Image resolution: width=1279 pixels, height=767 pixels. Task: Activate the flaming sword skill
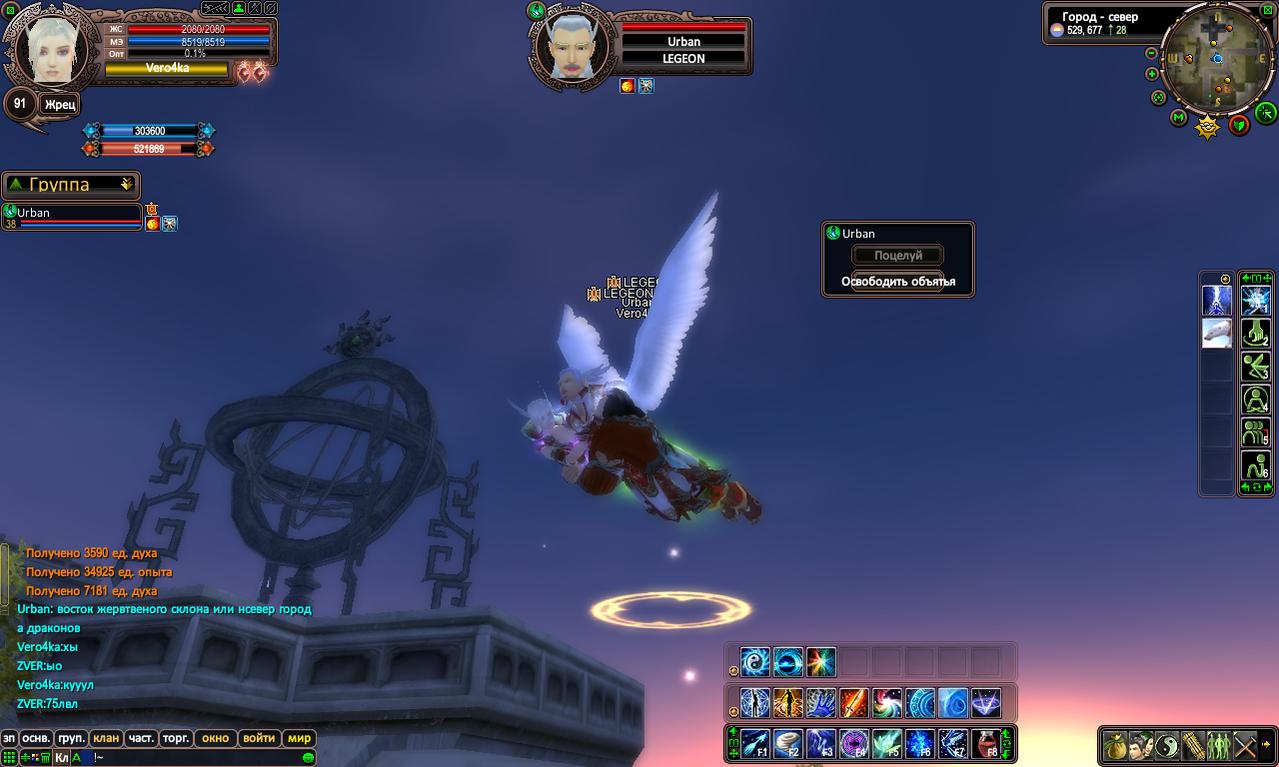(x=853, y=703)
